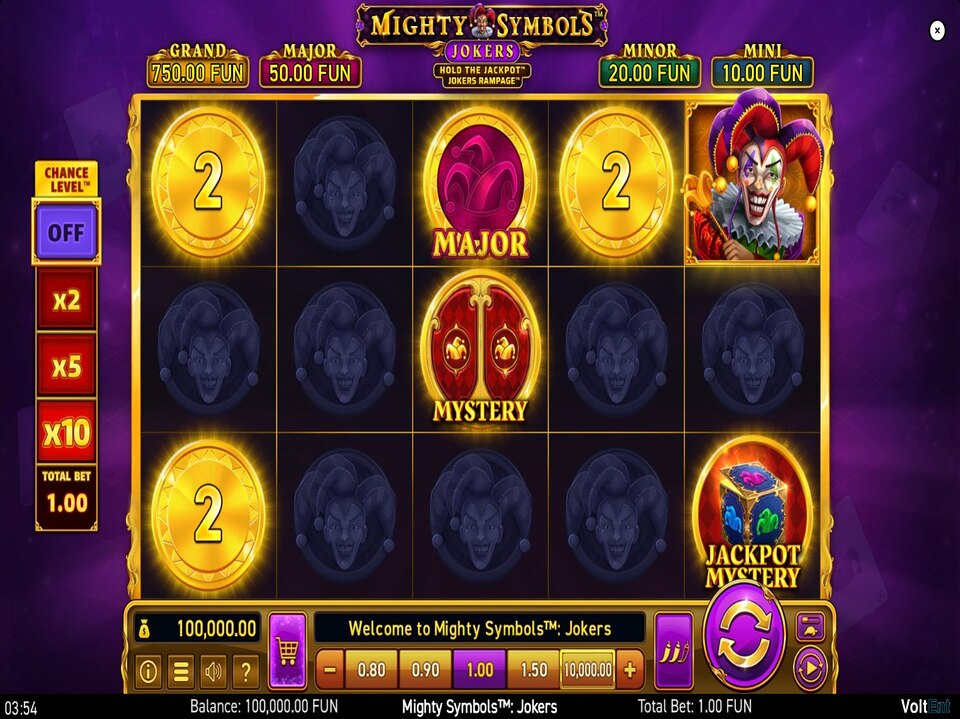Set the bet to 1.50

pyautogui.click(x=533, y=669)
